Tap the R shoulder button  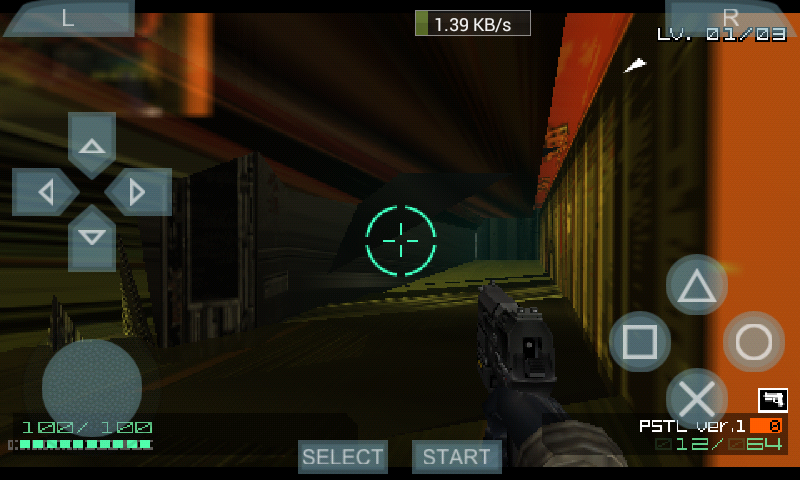click(x=730, y=17)
